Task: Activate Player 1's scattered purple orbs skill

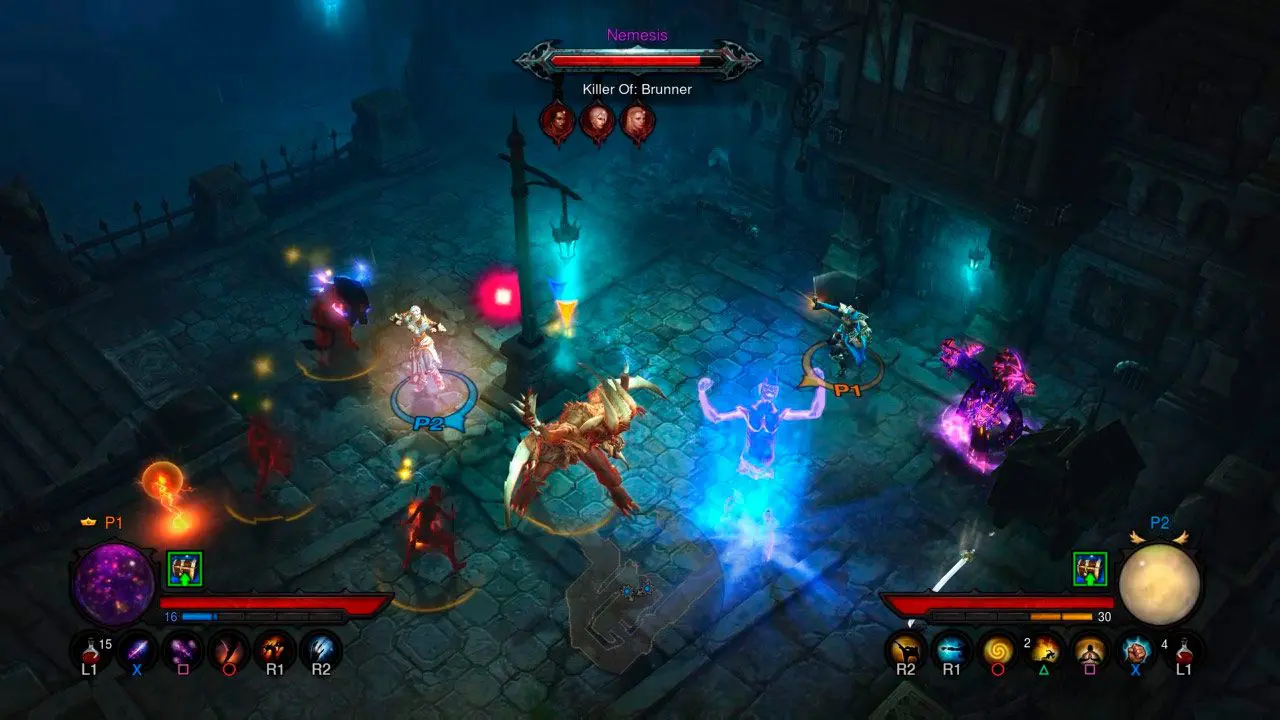Action: pyautogui.click(x=183, y=650)
